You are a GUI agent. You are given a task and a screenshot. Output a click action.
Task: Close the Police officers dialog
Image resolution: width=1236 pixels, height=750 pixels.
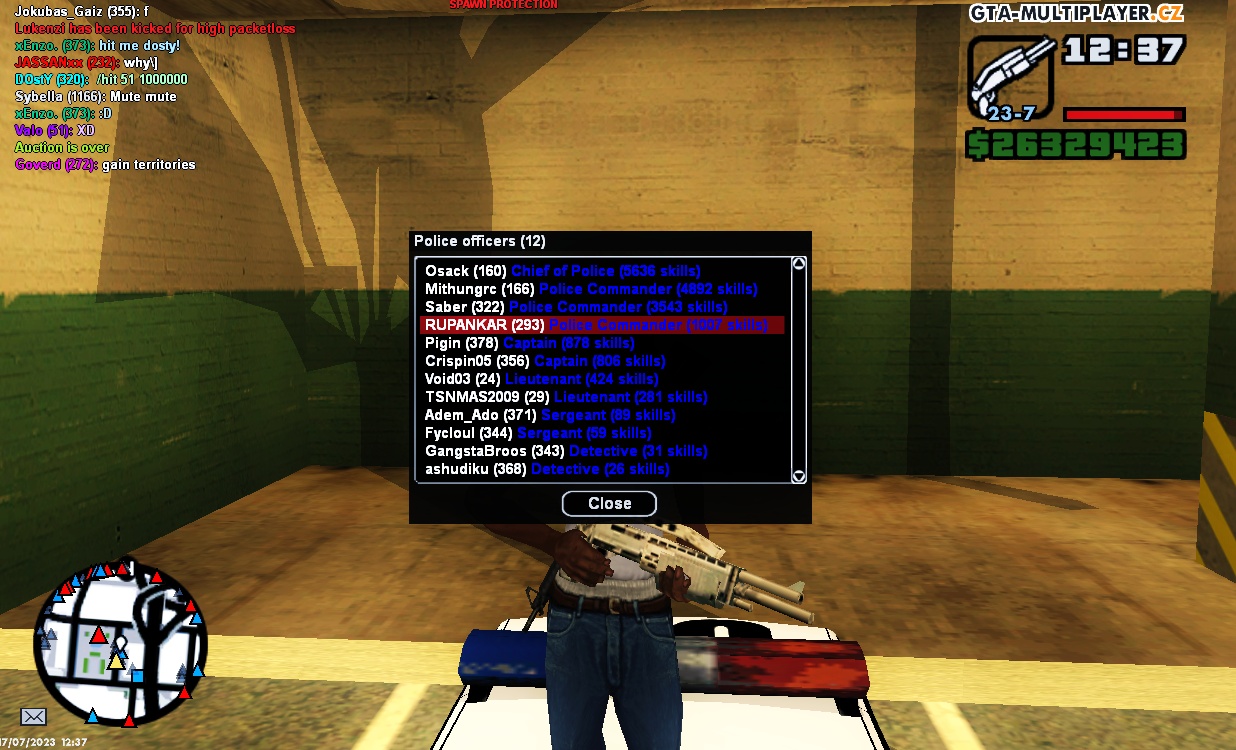[609, 503]
